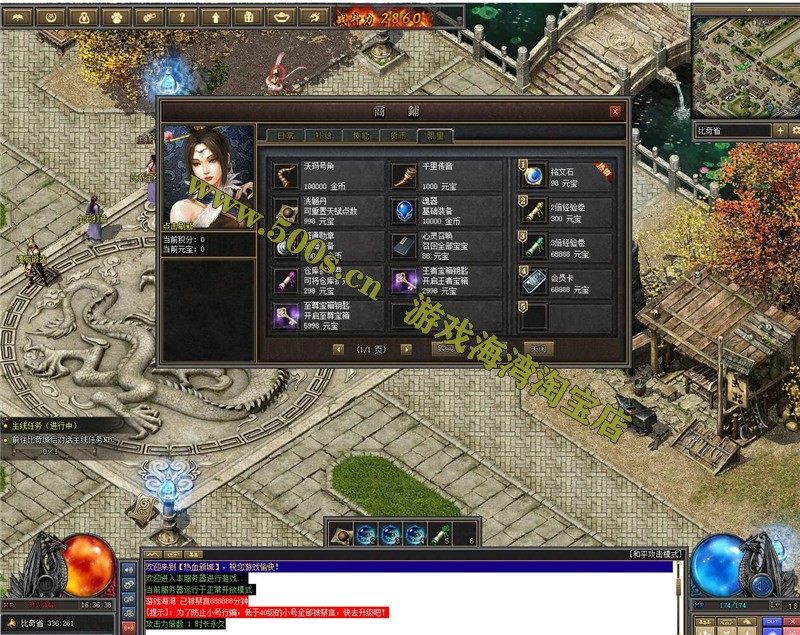Viewport: 800px width, 635px height.
Task: Go to the next shop page arrow
Action: pos(406,349)
